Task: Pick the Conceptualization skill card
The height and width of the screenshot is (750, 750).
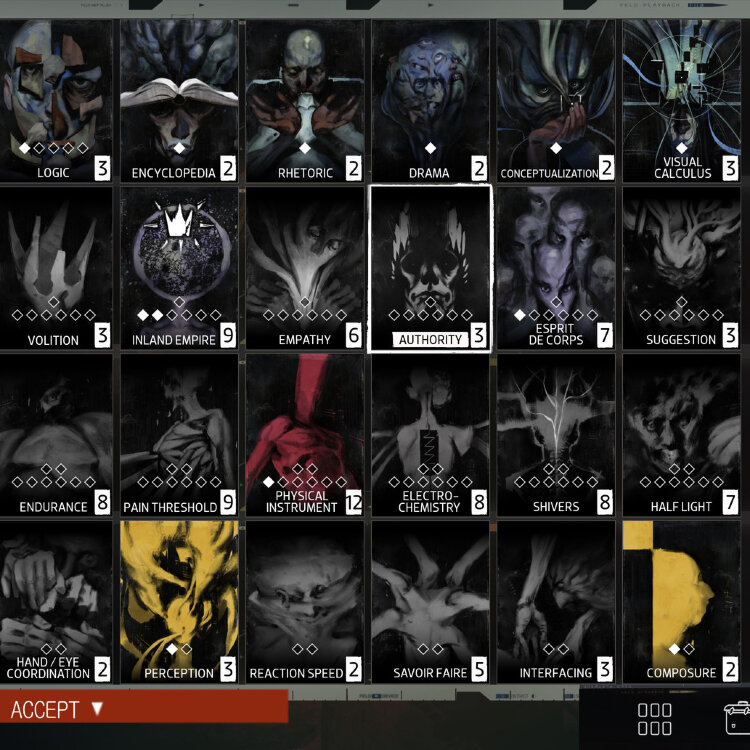Action: (x=556, y=100)
